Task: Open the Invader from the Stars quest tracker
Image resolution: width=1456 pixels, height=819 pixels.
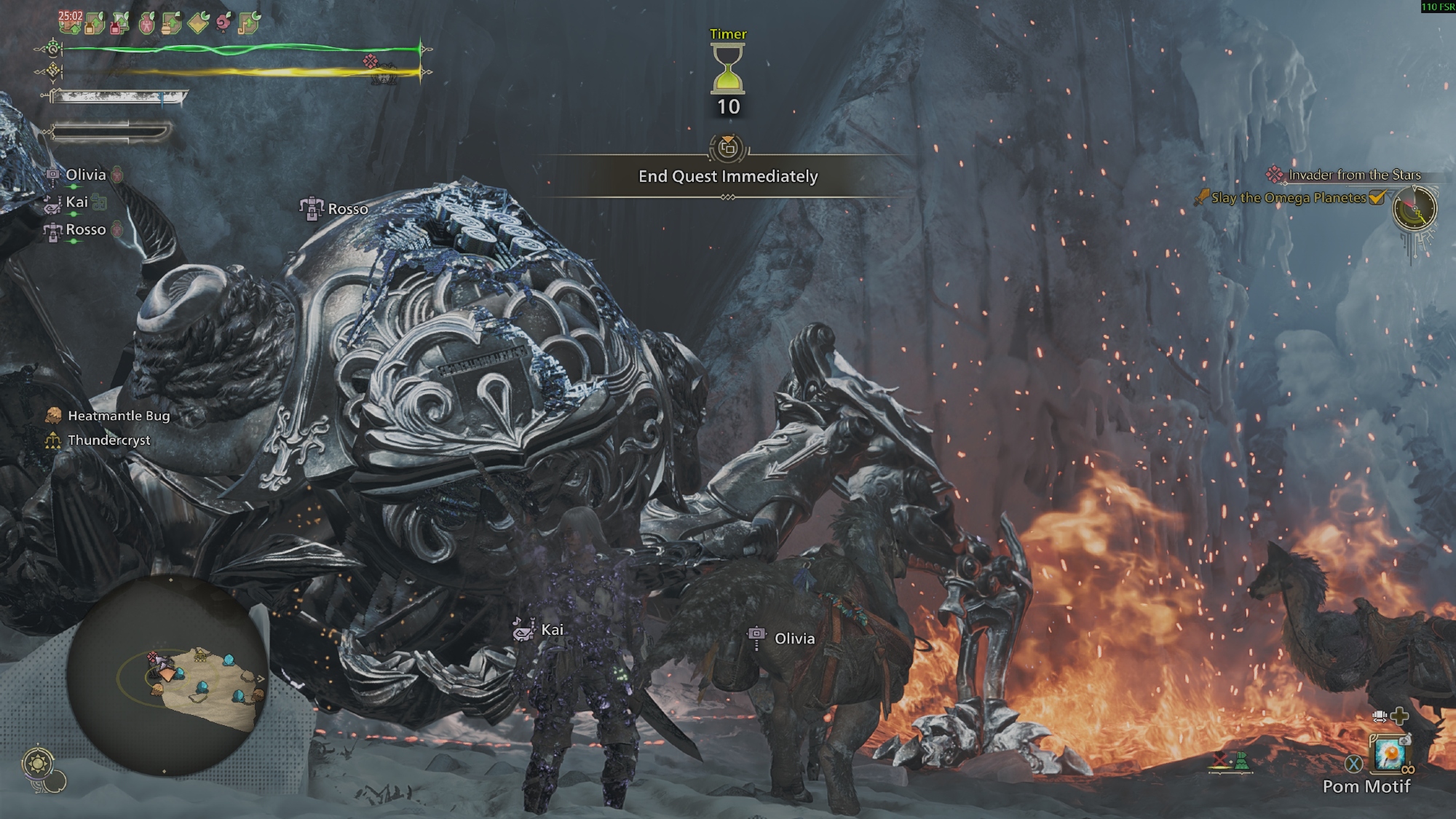Action: pos(1353,175)
